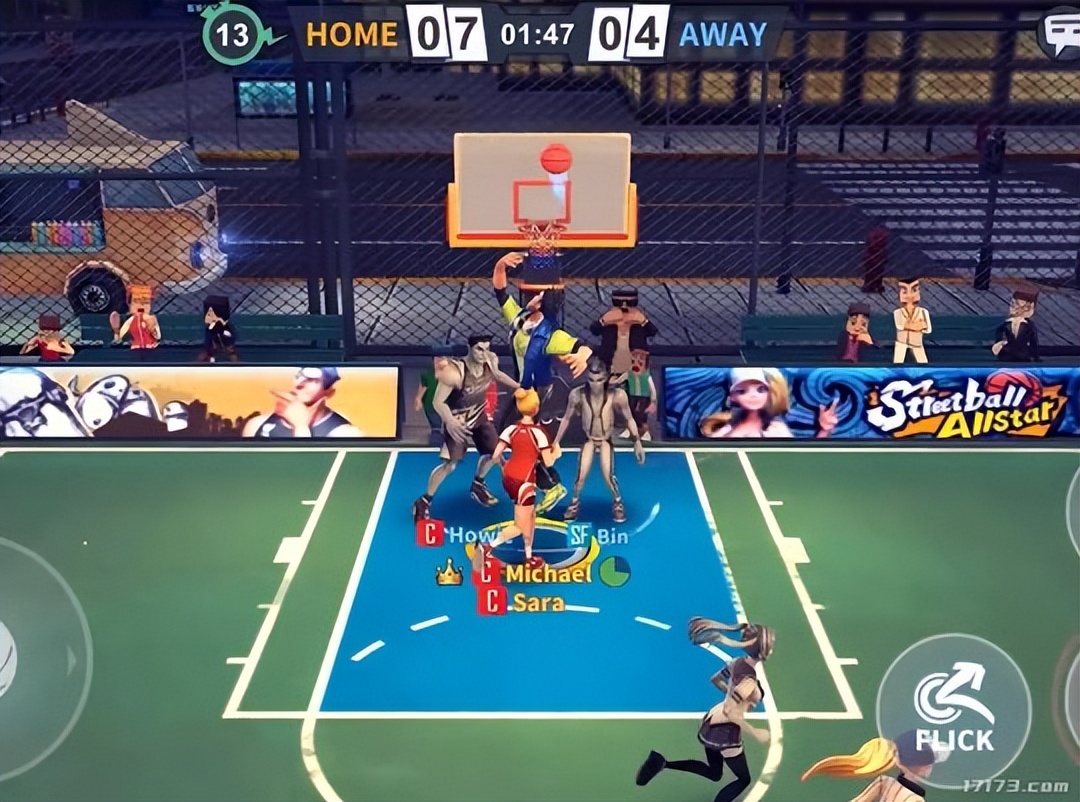Open the chat speech bubble icon
The image size is (1080, 802).
(x=1060, y=33)
